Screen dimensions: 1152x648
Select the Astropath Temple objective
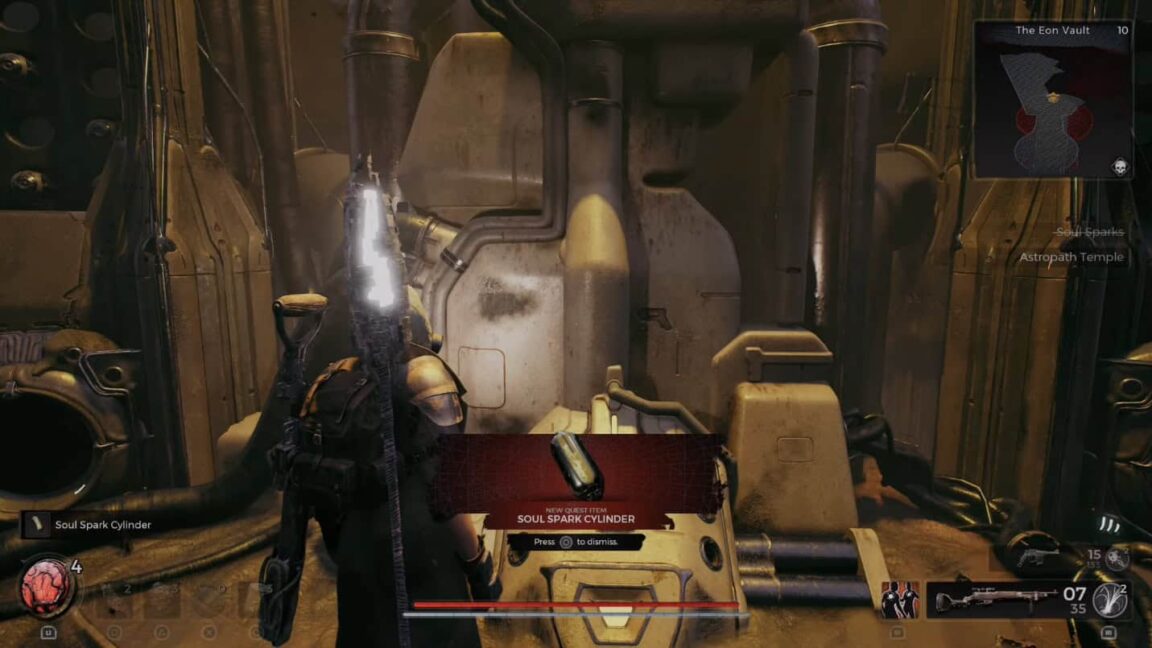[x=1071, y=257]
